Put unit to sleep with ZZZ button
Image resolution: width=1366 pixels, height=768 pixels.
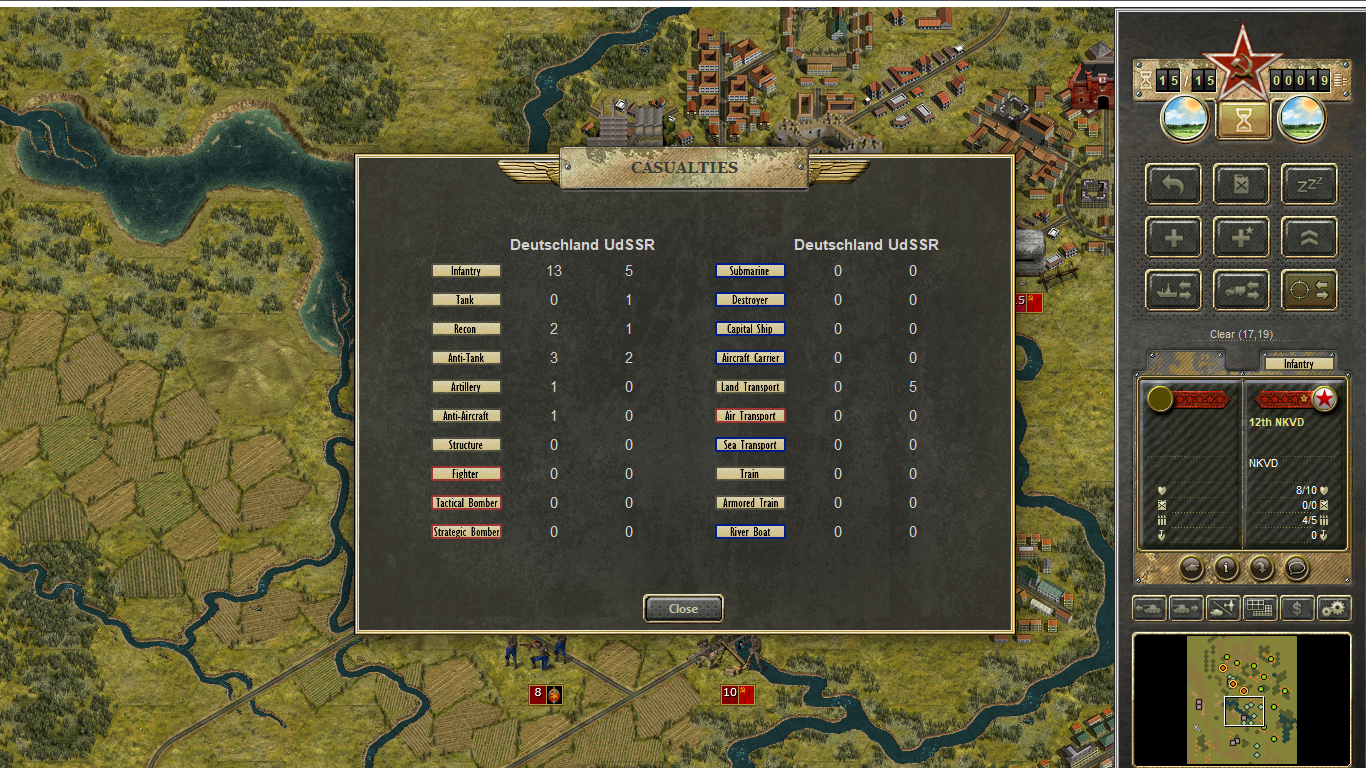[x=1308, y=185]
